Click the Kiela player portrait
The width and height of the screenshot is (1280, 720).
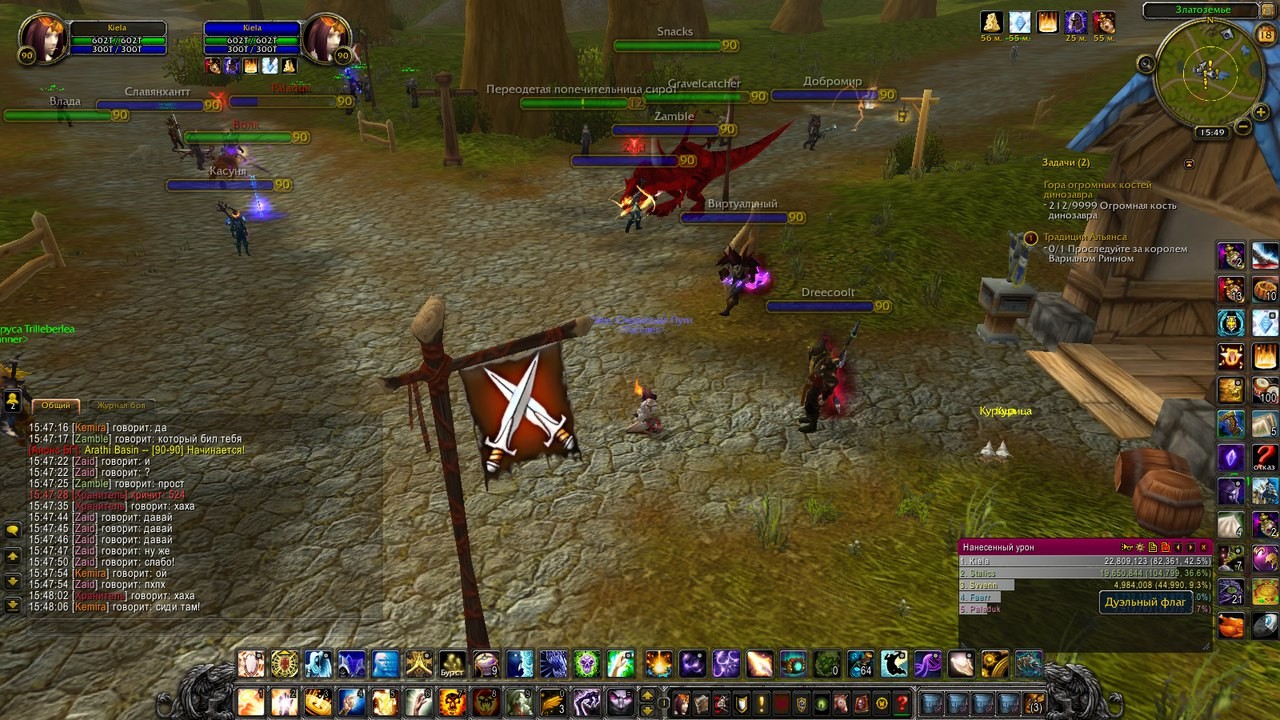point(42,37)
